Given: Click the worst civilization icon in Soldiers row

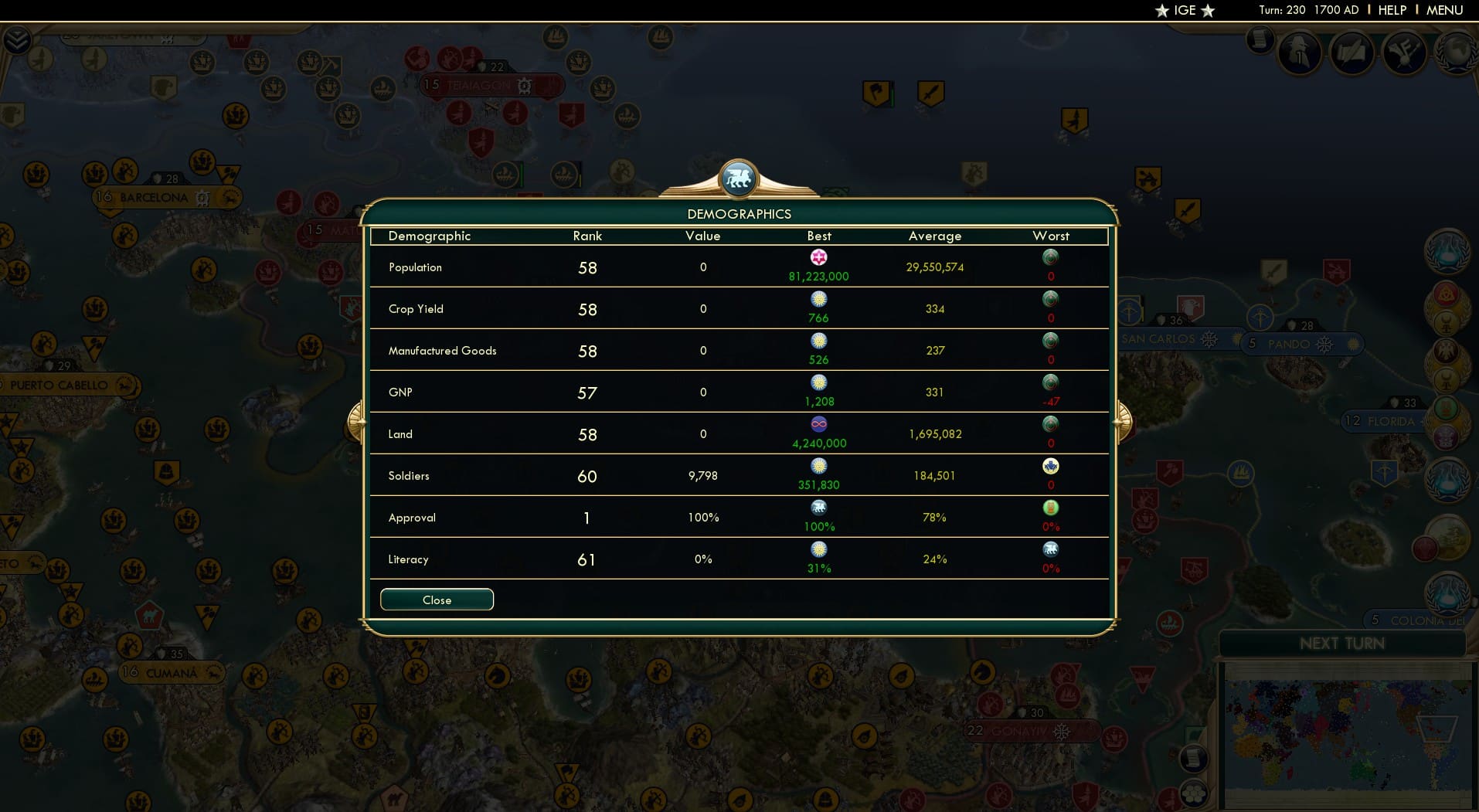Looking at the screenshot, I should [x=1051, y=467].
